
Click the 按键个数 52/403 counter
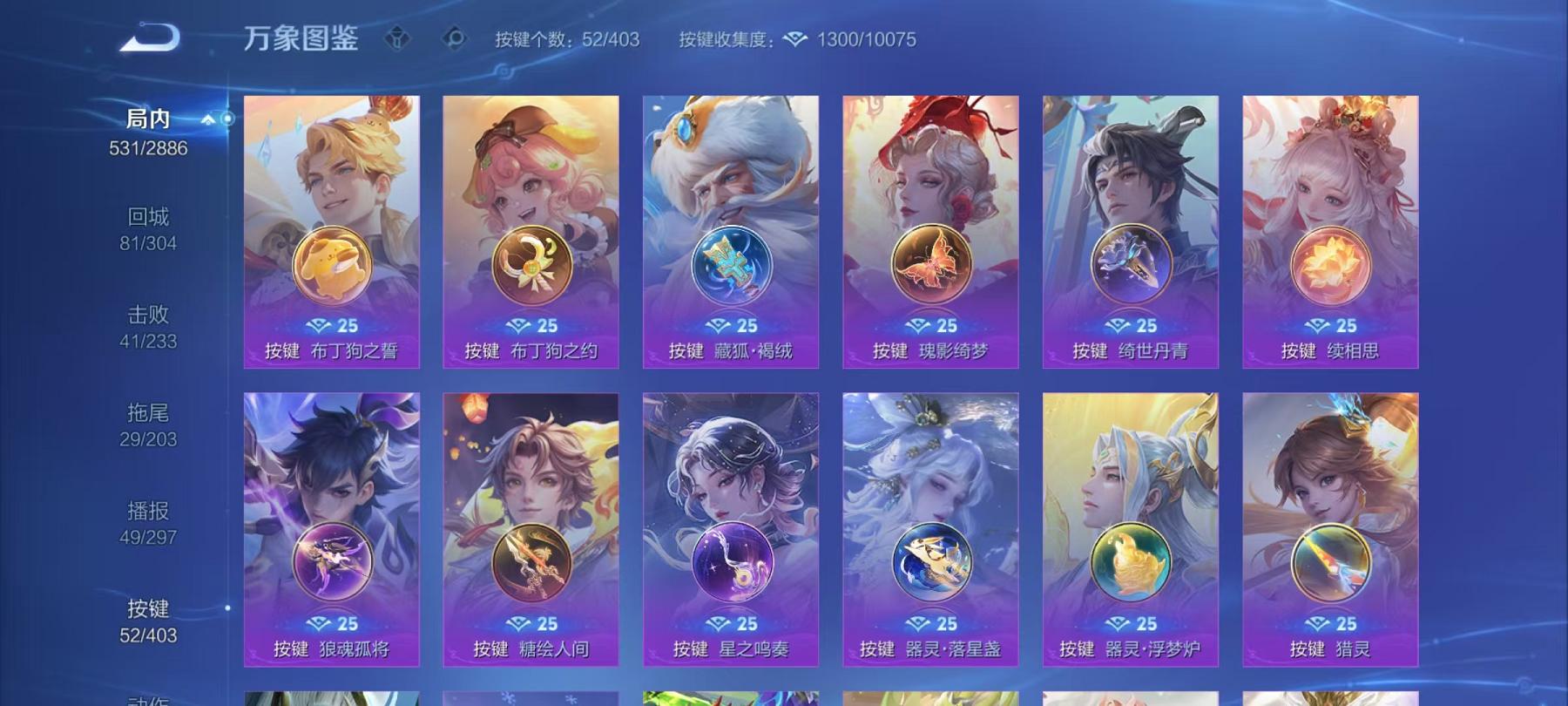click(568, 38)
